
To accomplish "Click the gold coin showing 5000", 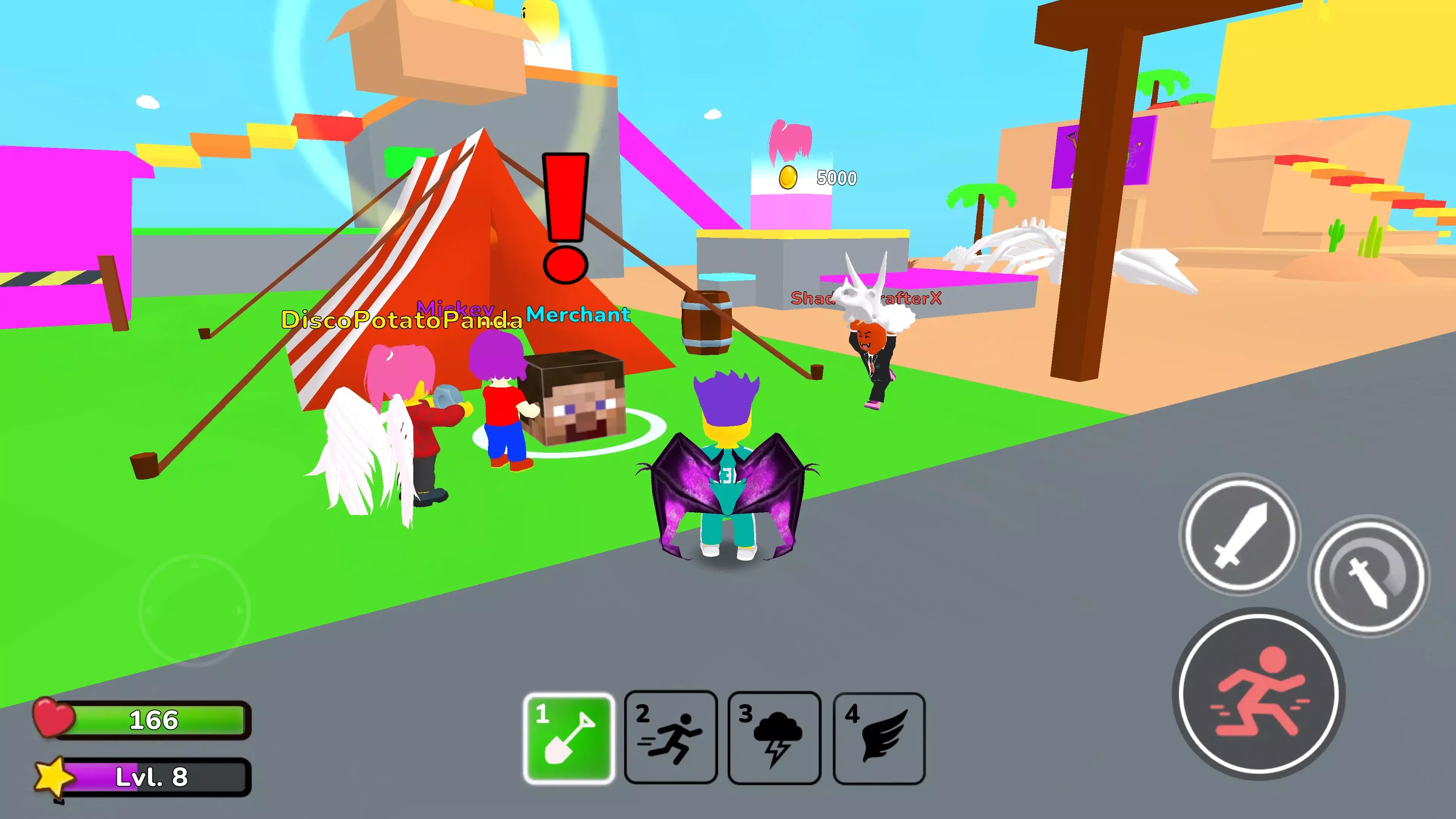I will click(789, 177).
